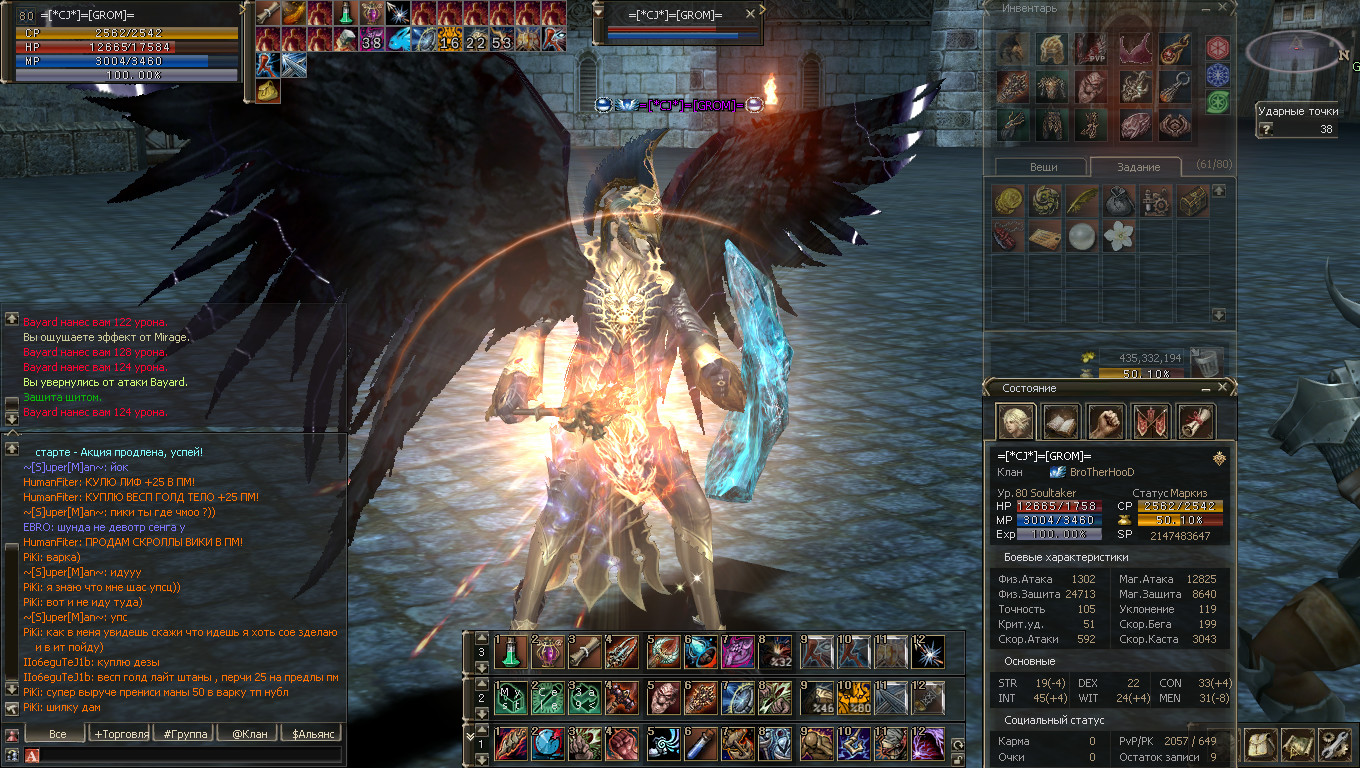Select the white flower quest item
1360x768 pixels.
pos(1118,236)
